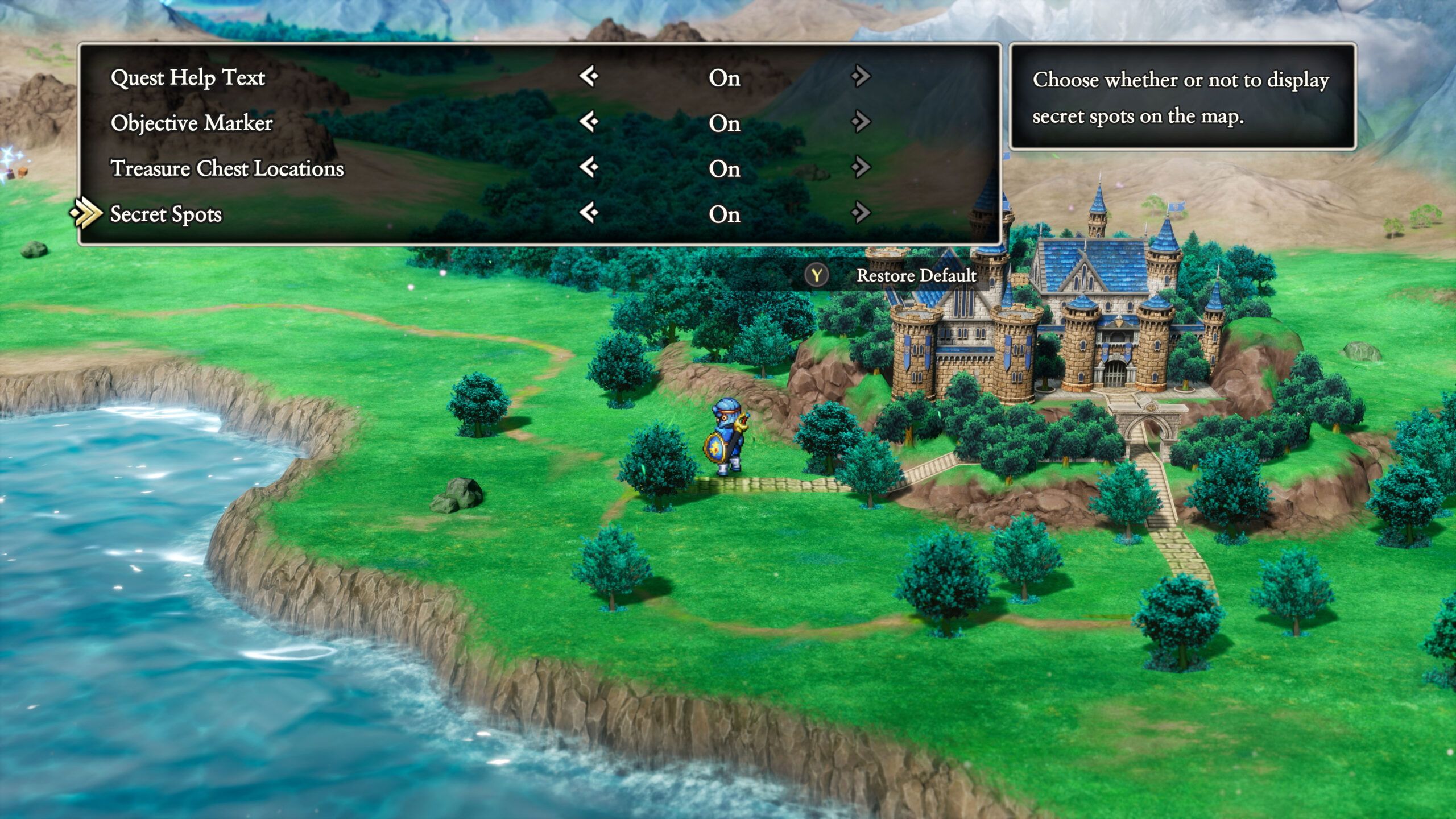Click right arrow for Objective Marker
This screenshot has height=819, width=1456.
[861, 122]
